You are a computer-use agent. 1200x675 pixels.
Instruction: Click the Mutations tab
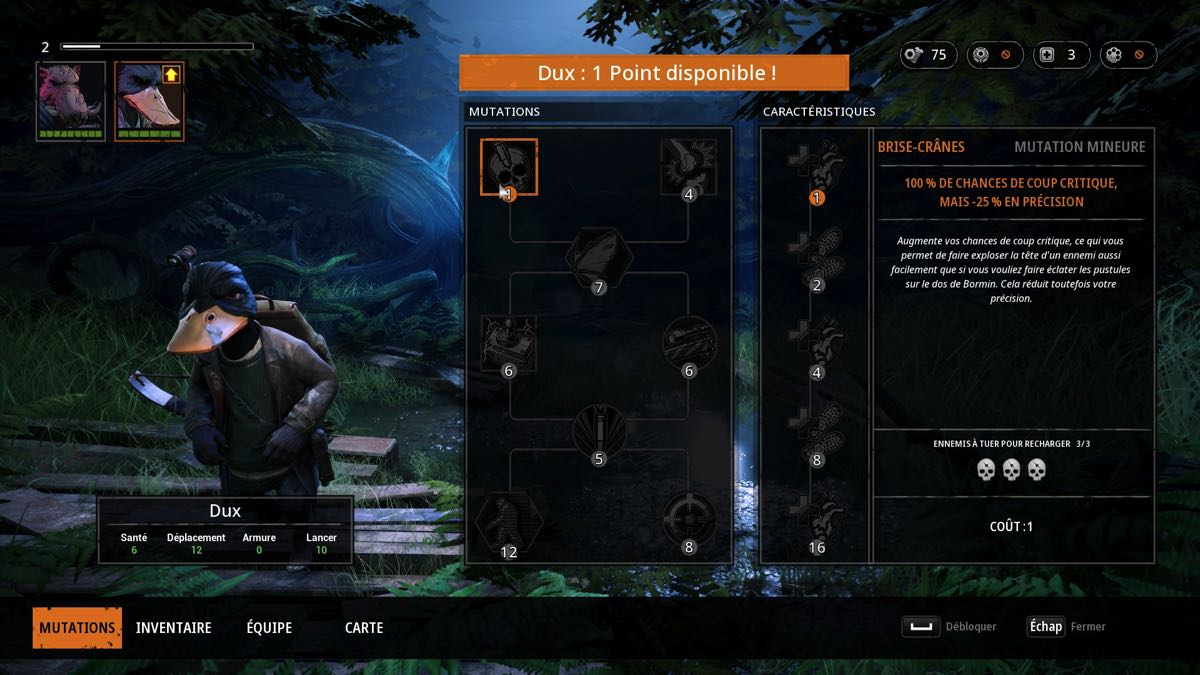(x=77, y=628)
